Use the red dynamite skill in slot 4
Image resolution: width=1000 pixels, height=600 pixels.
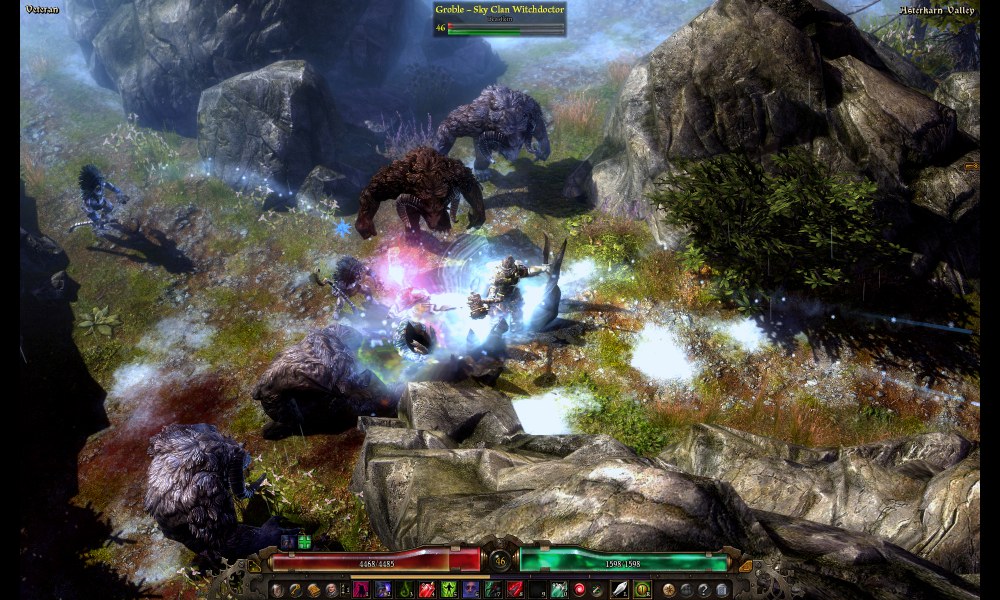(427, 590)
